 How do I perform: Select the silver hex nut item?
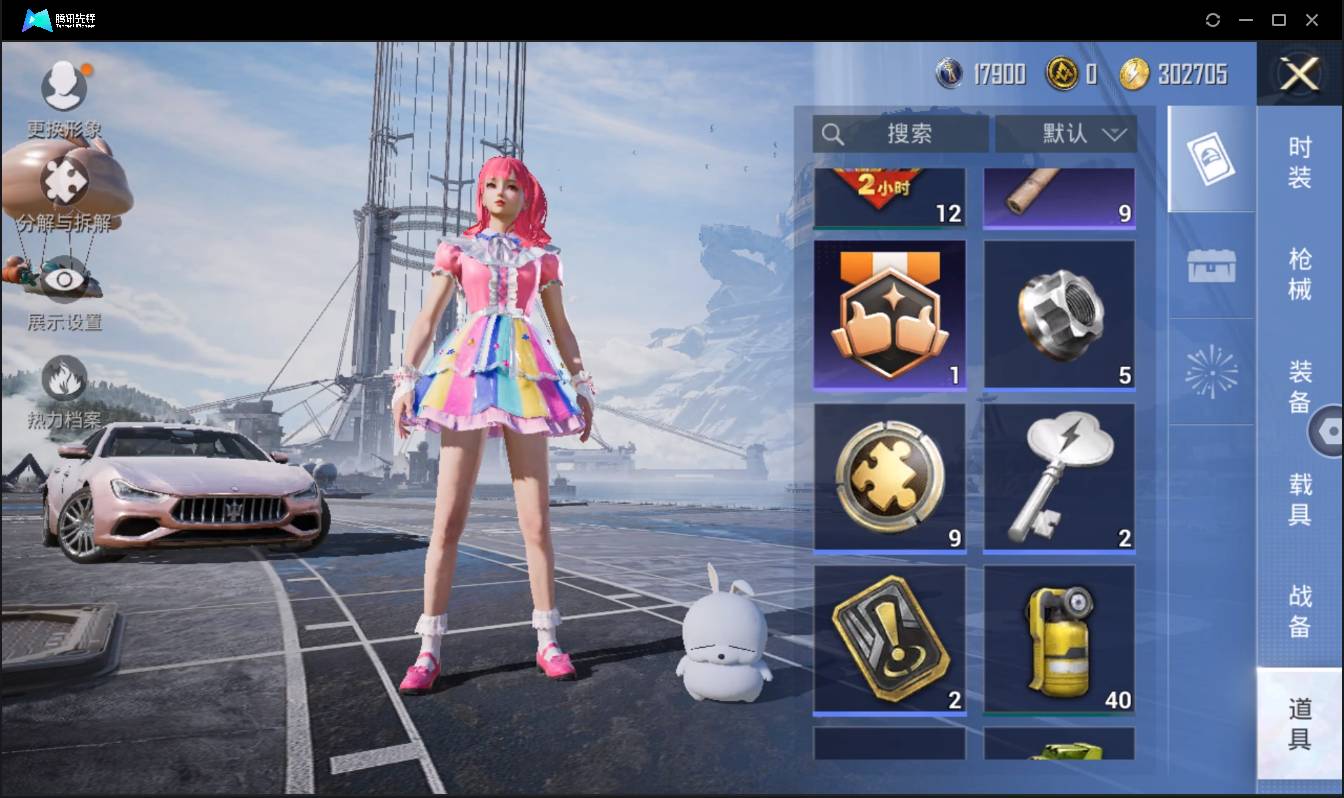[1059, 314]
